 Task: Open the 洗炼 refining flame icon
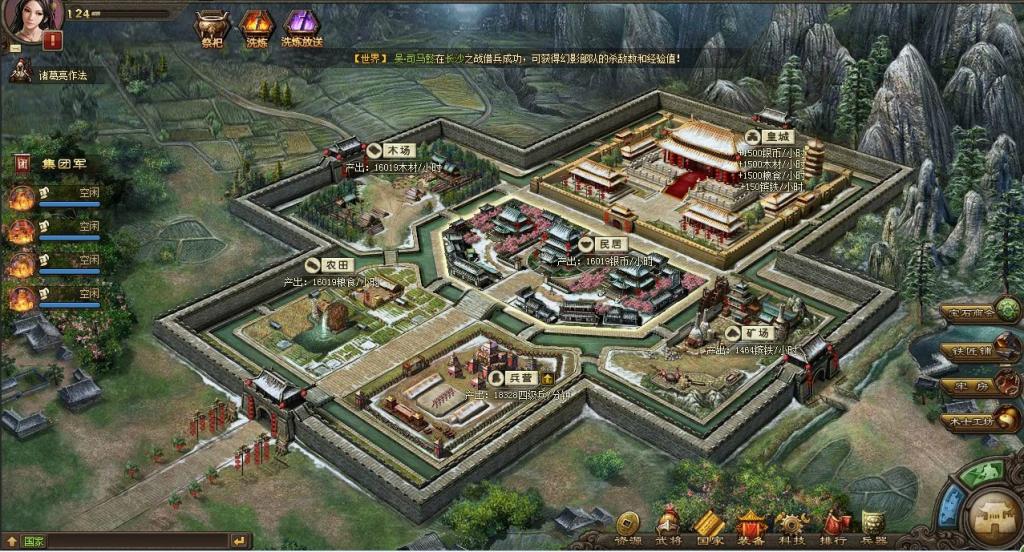coord(255,25)
